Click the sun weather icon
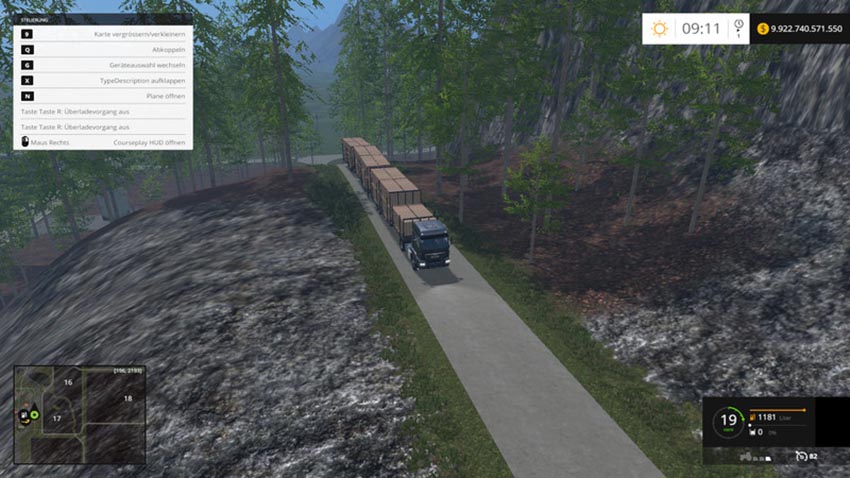This screenshot has width=850, height=478. tap(659, 28)
